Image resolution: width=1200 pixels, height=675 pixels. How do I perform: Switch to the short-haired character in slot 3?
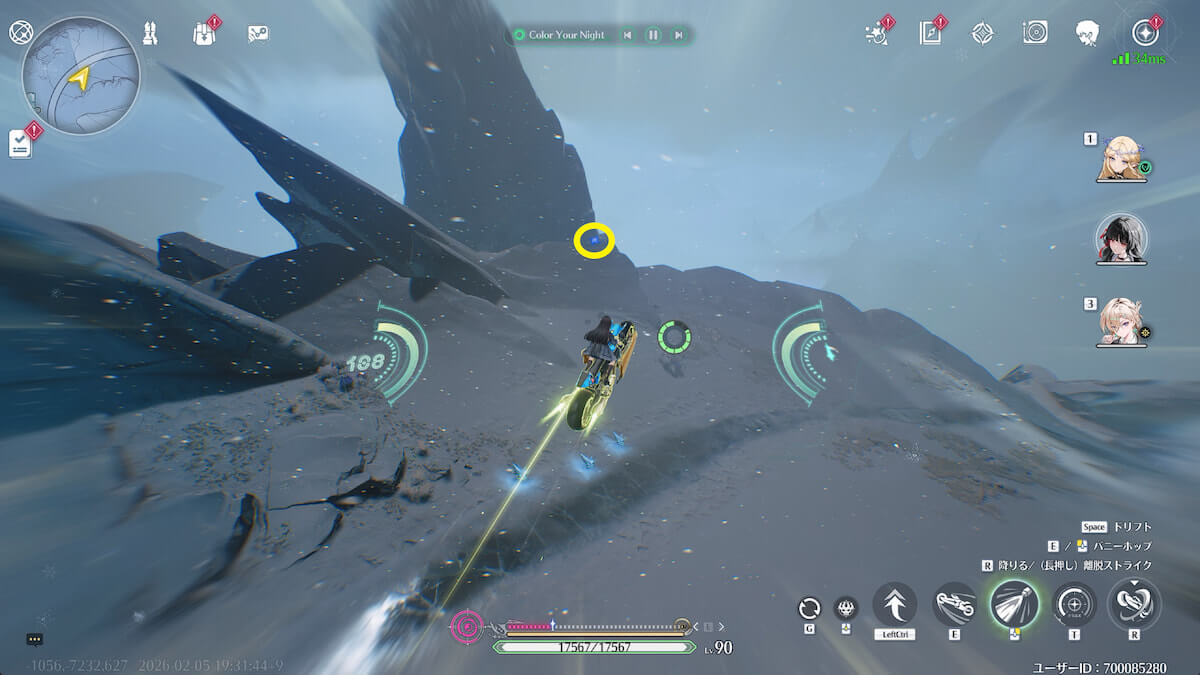[x=1120, y=322]
